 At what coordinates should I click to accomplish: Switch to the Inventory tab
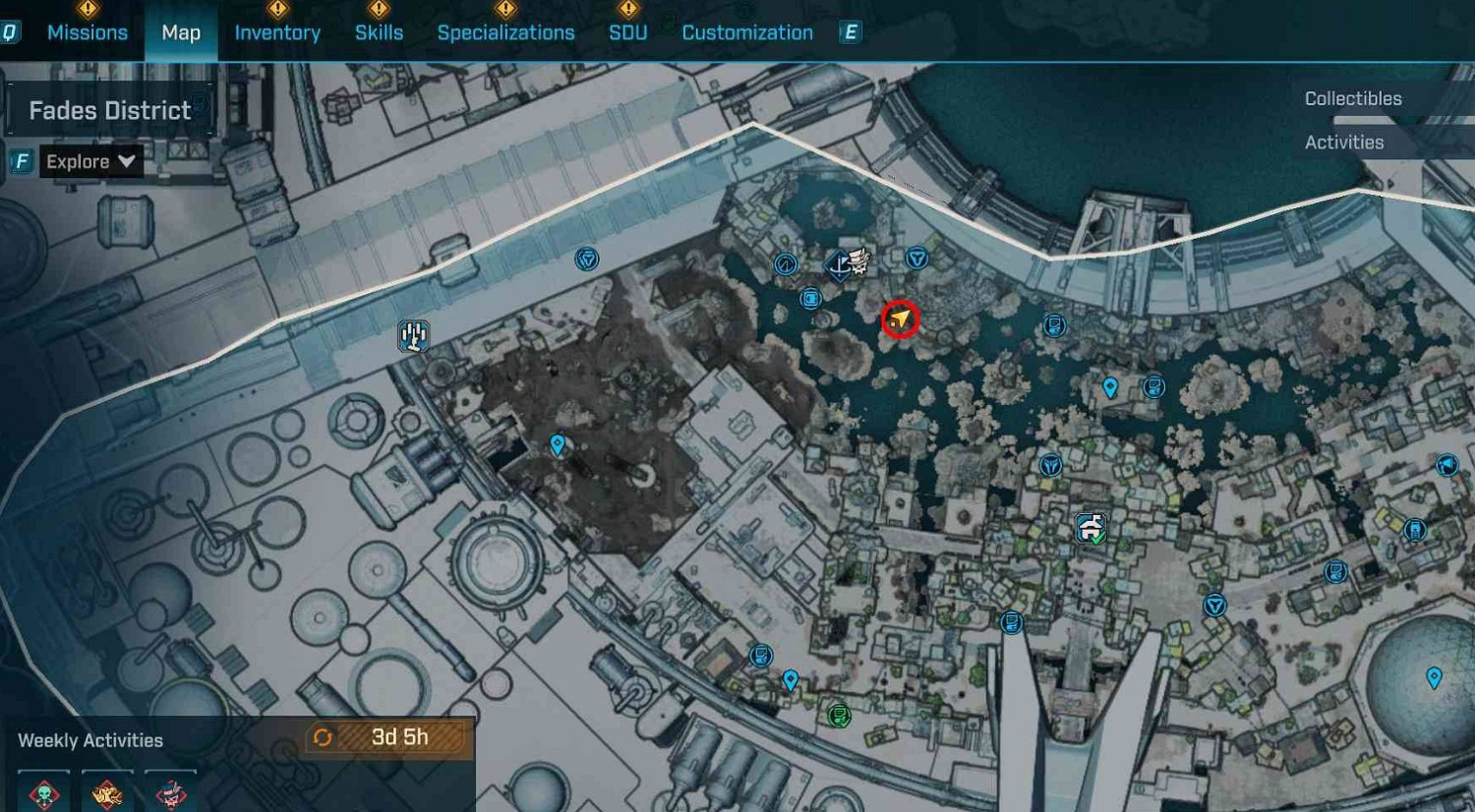point(276,31)
